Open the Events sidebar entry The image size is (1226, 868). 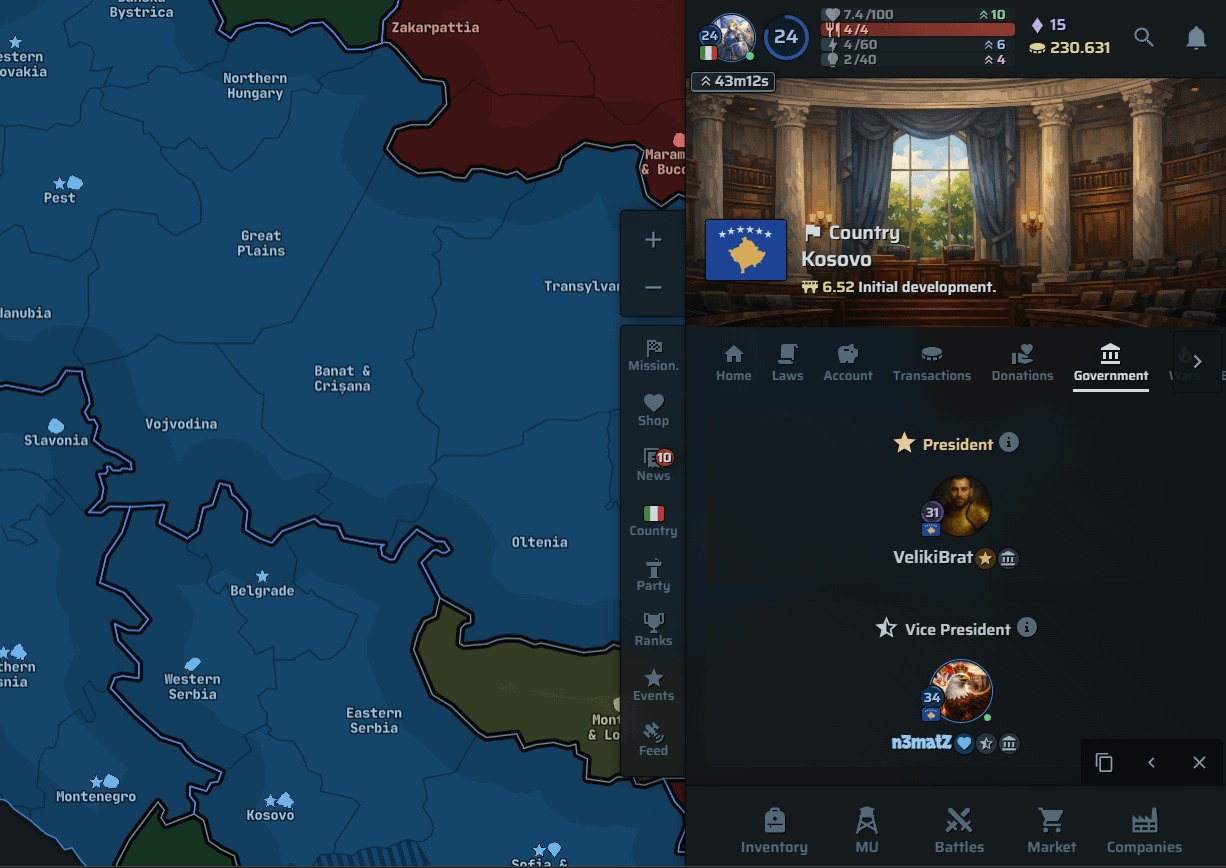pos(653,684)
